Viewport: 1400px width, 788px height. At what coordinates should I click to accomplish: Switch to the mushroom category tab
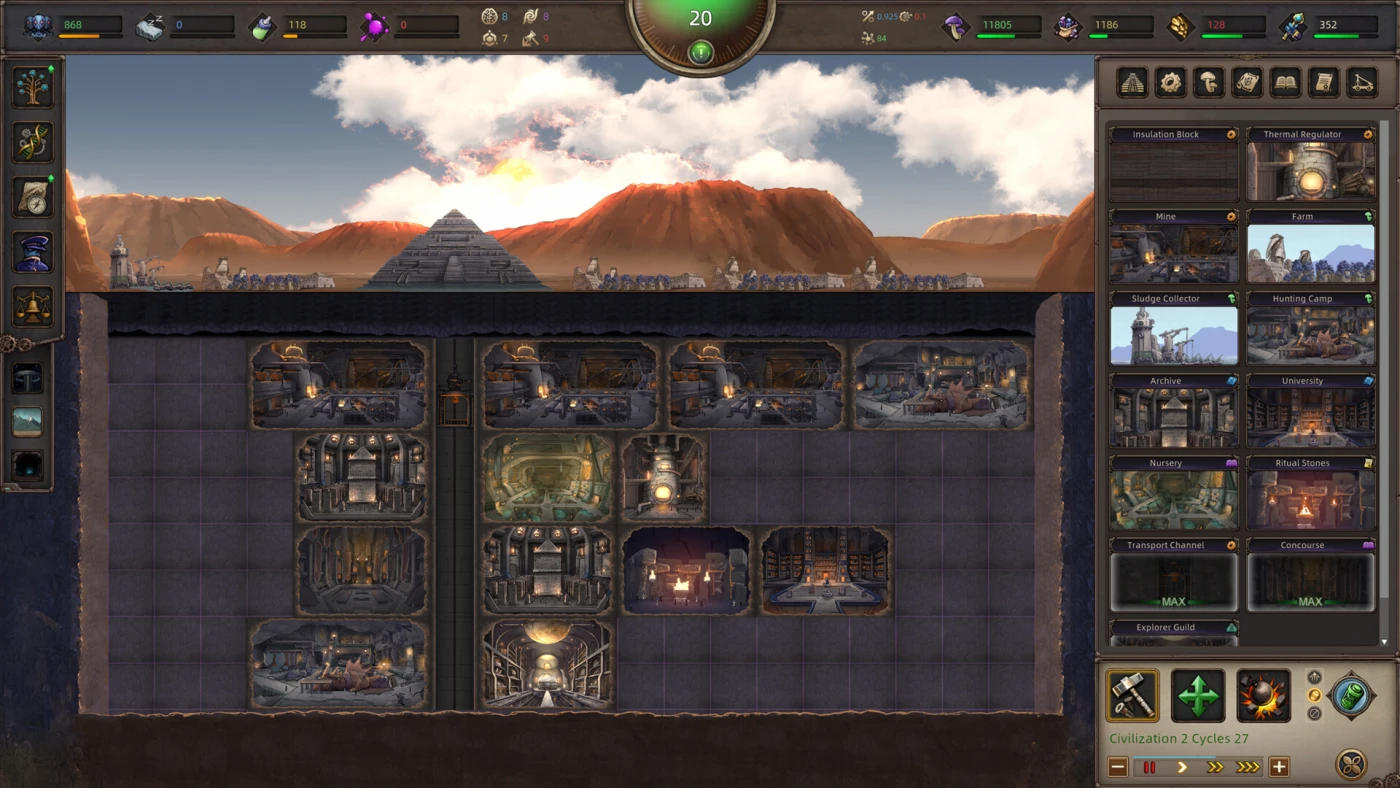pyautogui.click(x=1209, y=83)
